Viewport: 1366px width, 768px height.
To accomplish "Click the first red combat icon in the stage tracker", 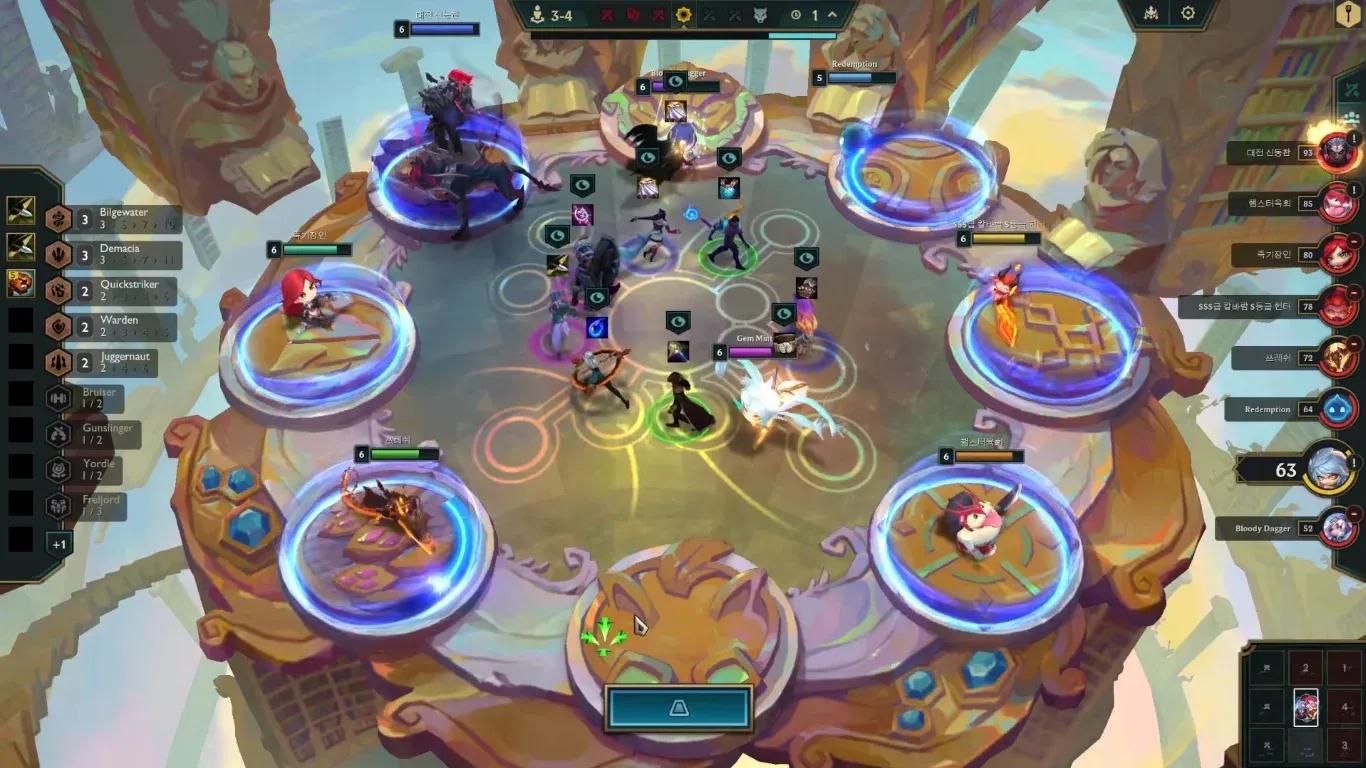I will [607, 16].
